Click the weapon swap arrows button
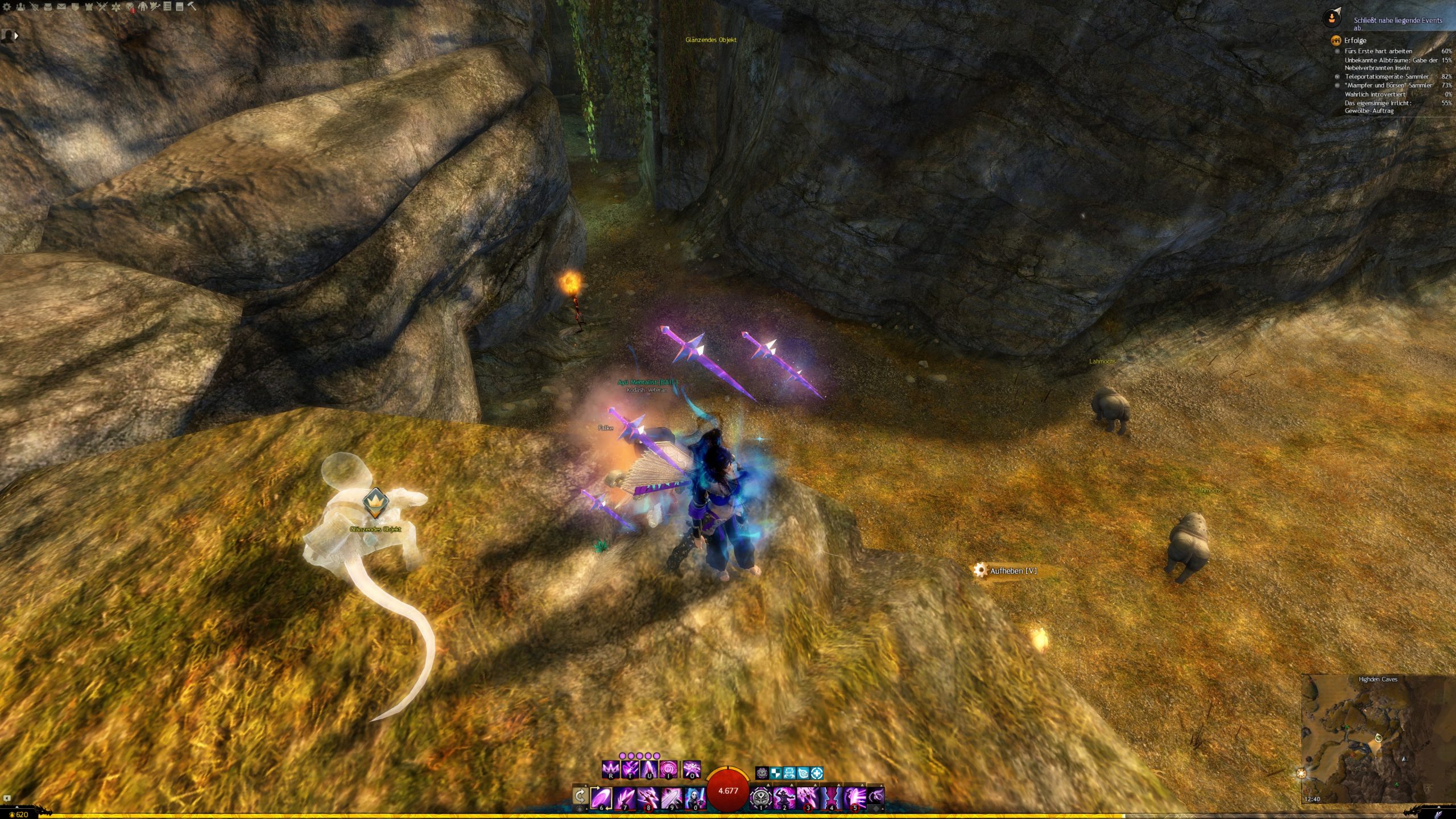1456x819 pixels. 580,796
